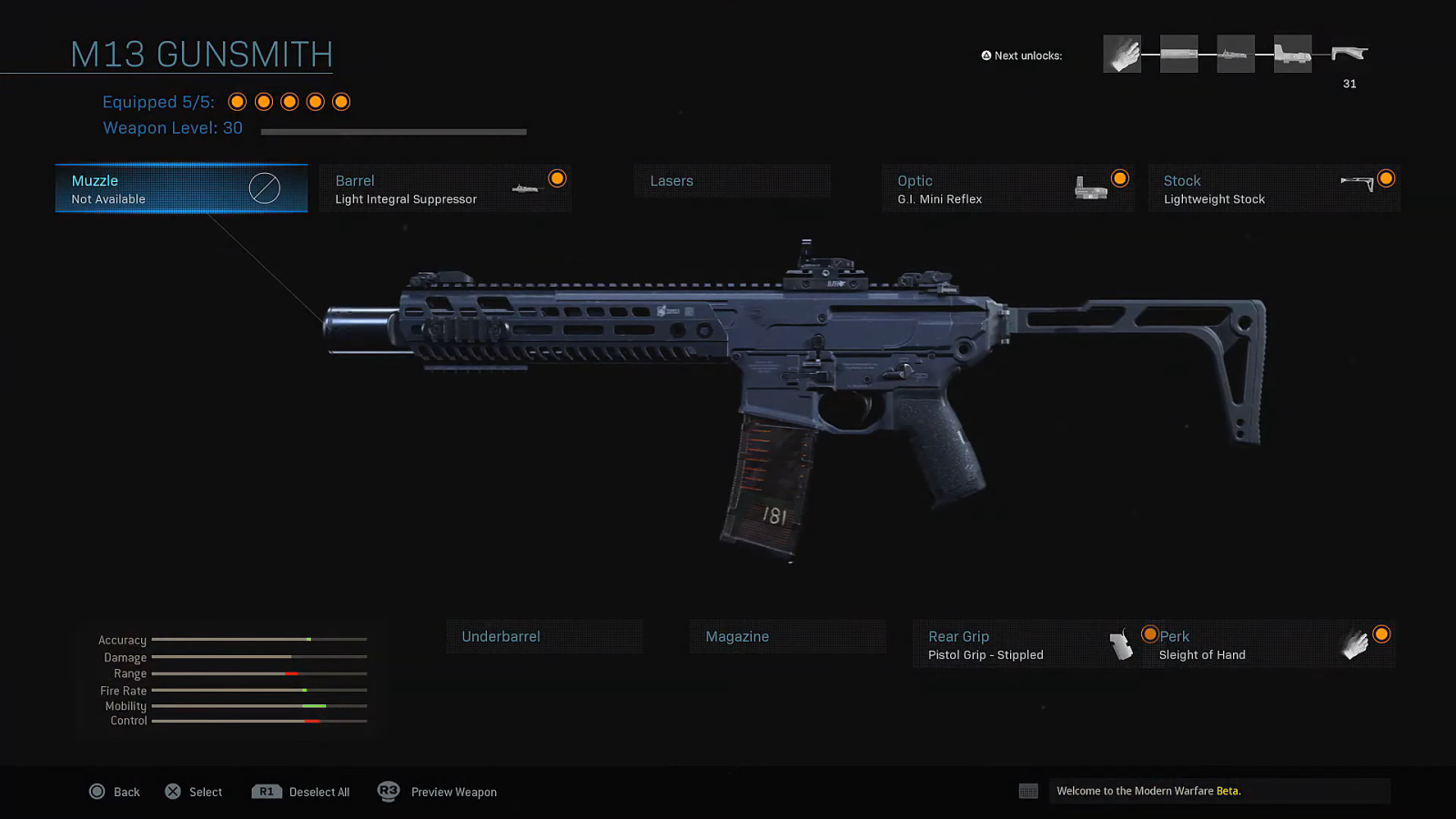Click the Deselect All option
This screenshot has height=819, width=1456.
point(301,792)
